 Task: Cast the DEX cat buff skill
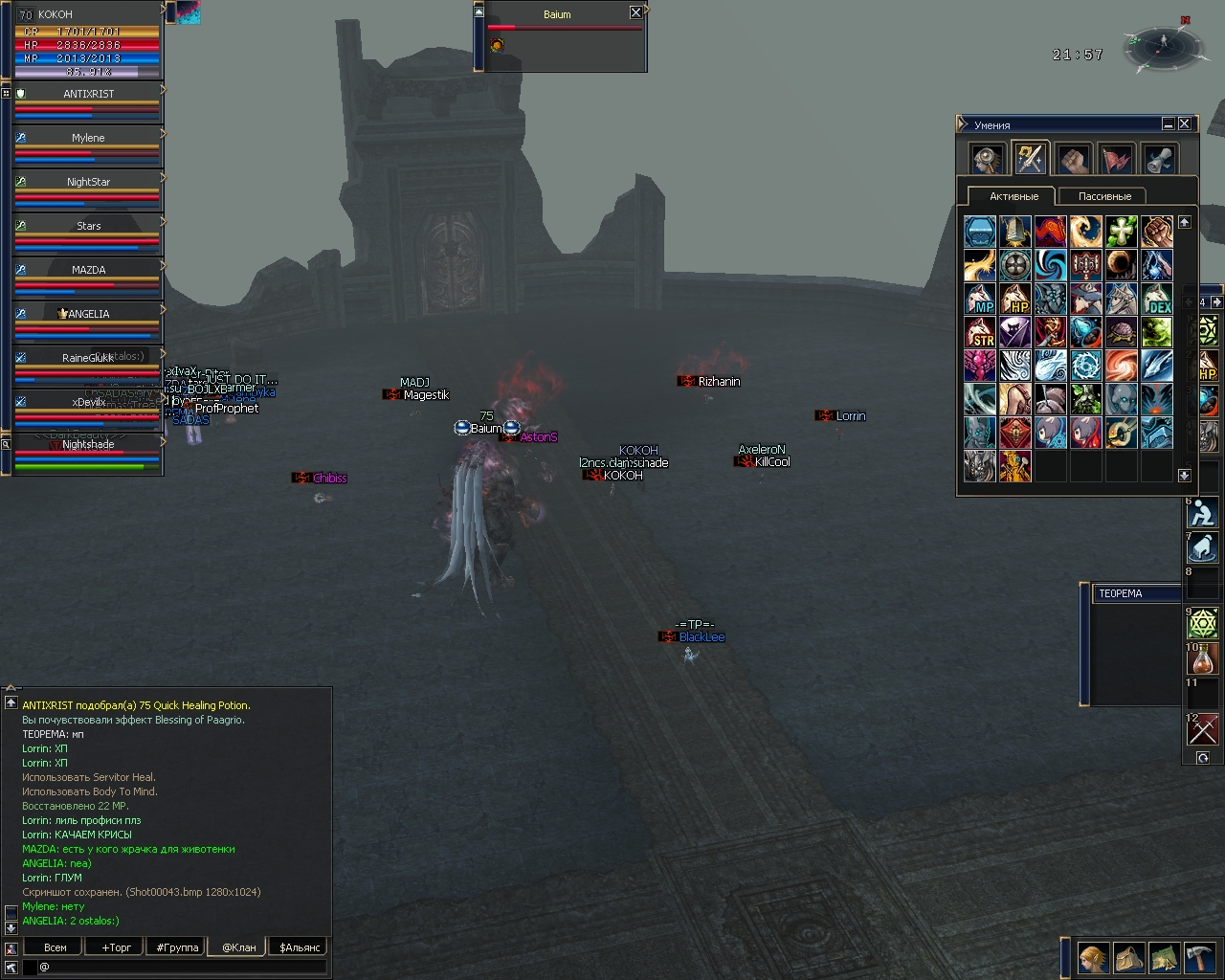[1156, 300]
